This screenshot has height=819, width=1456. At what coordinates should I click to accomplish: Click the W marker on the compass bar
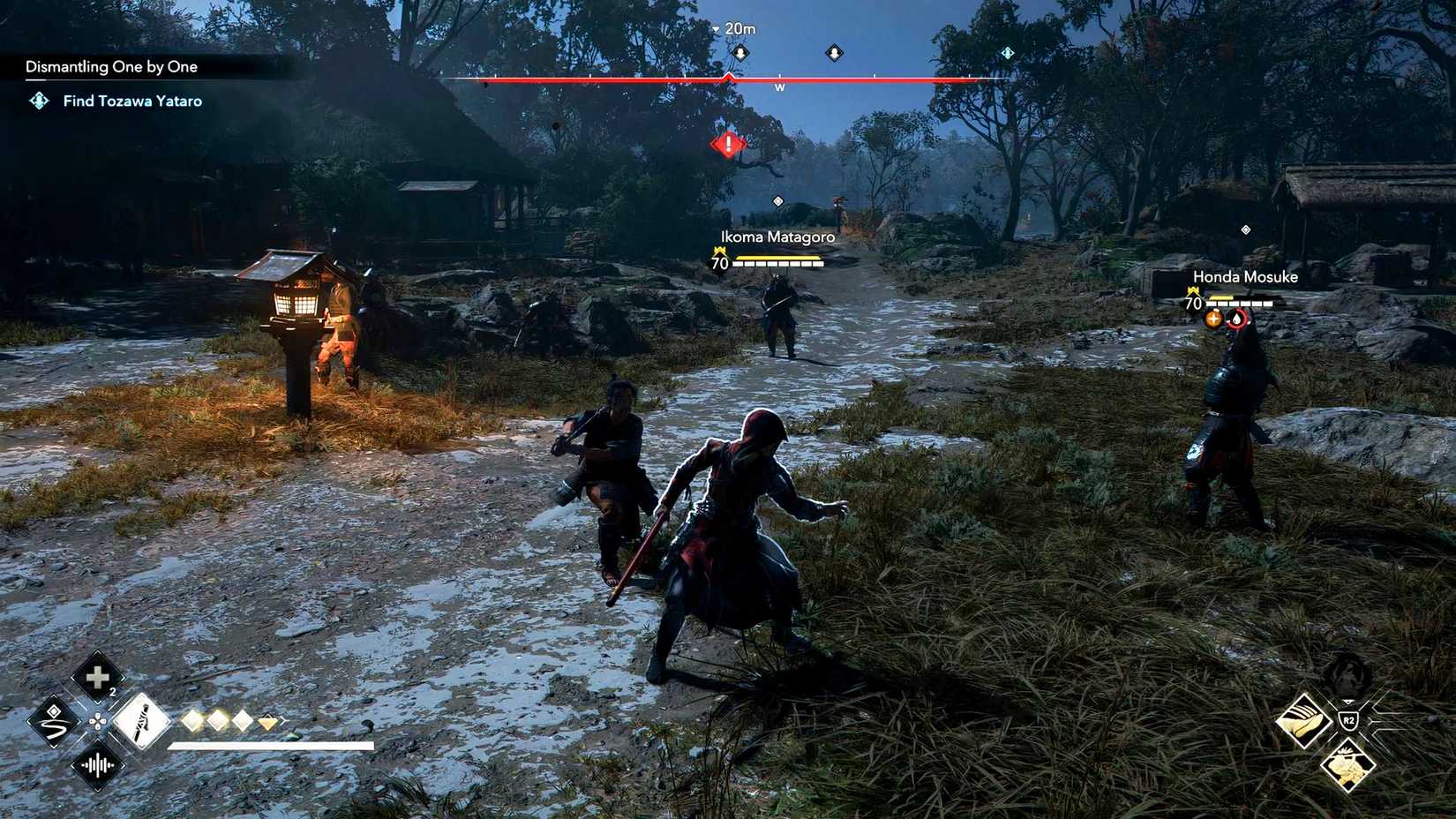click(x=779, y=87)
